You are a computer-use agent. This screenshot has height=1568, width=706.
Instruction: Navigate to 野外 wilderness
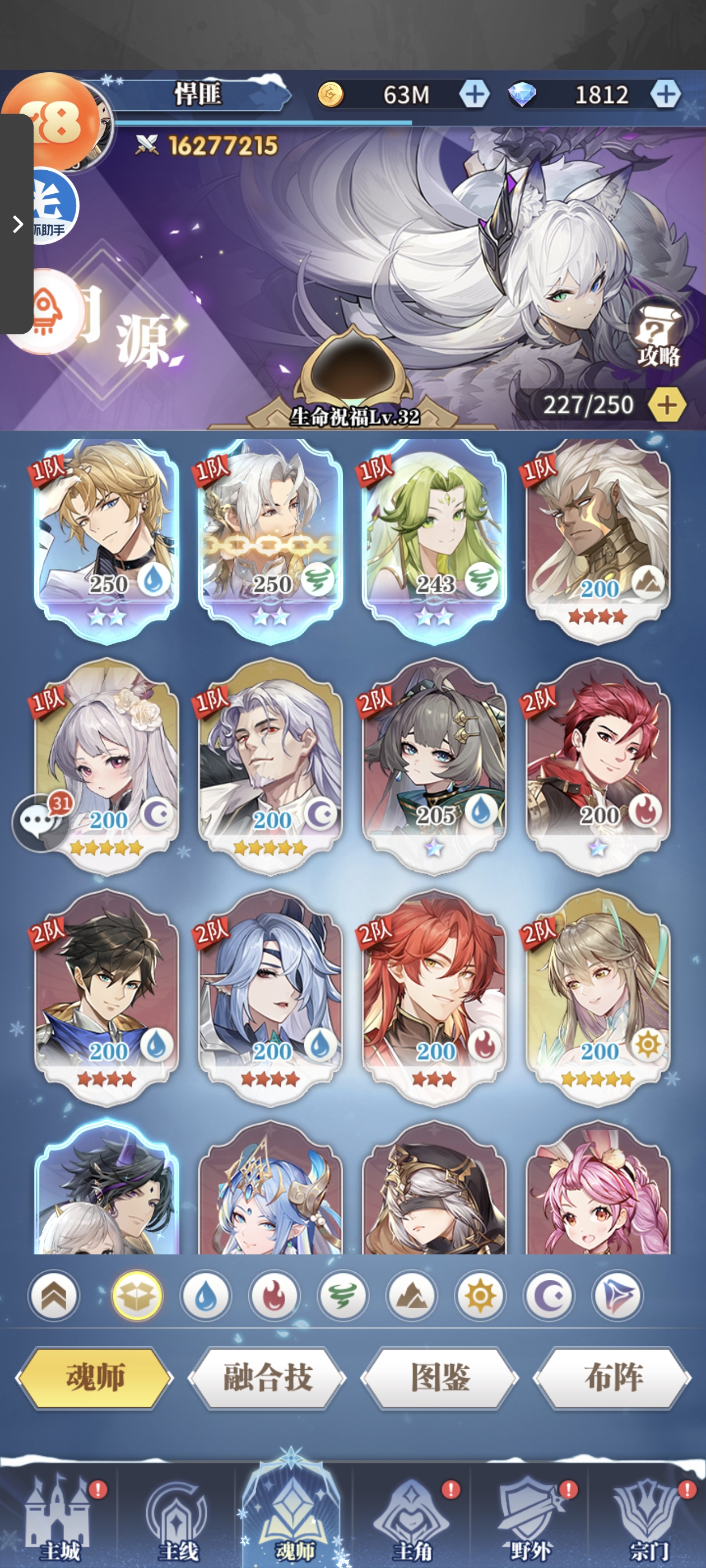[x=530, y=1520]
